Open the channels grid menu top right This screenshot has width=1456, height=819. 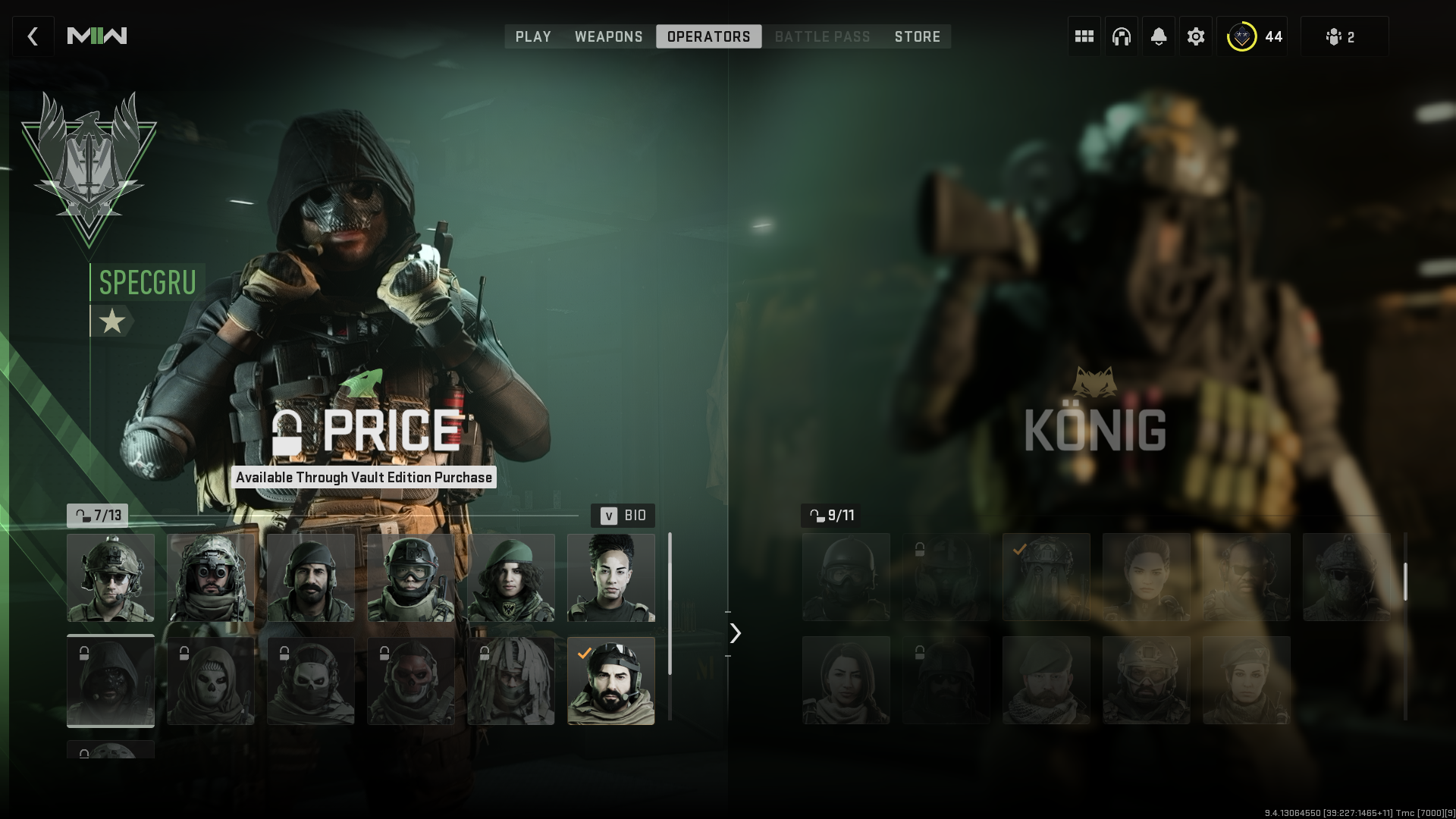click(1083, 36)
